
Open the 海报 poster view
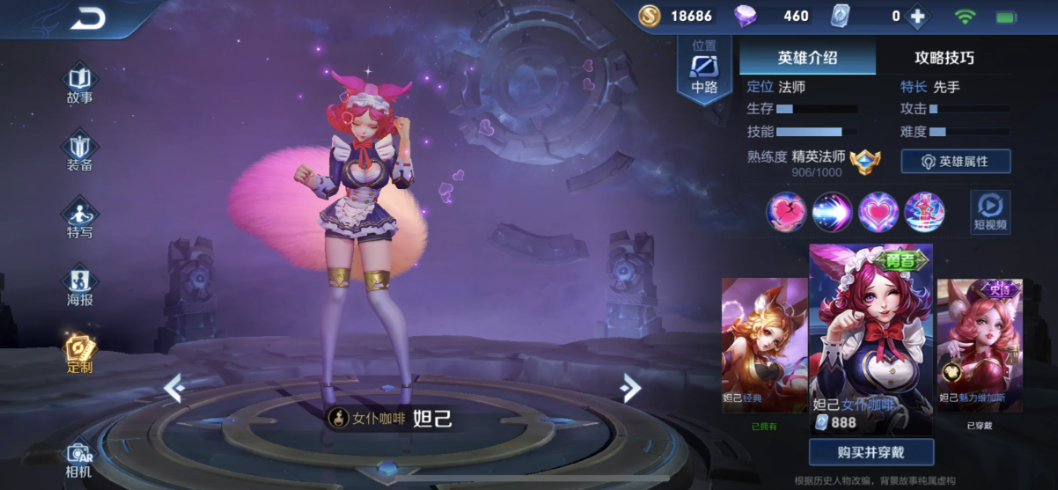click(80, 286)
